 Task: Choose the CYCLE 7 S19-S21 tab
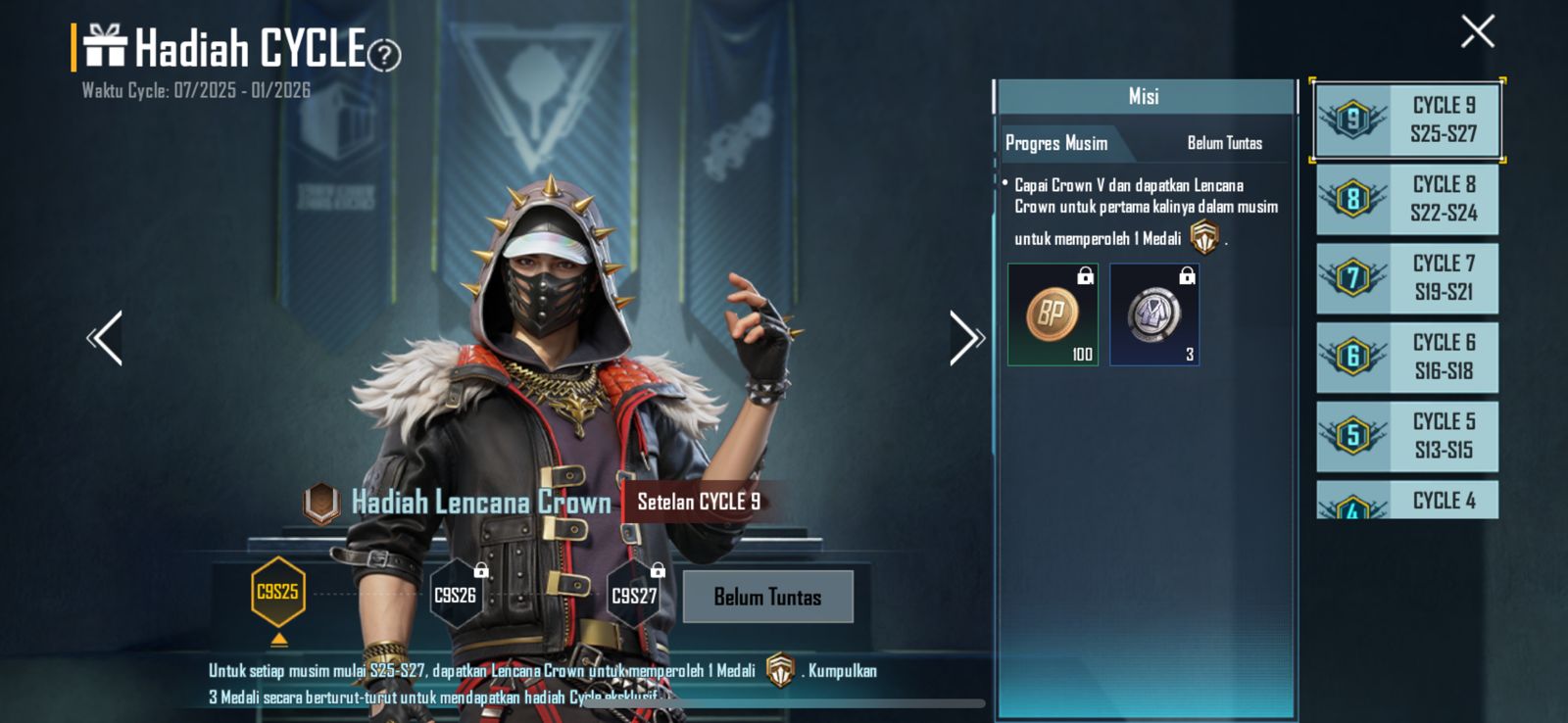click(1407, 278)
